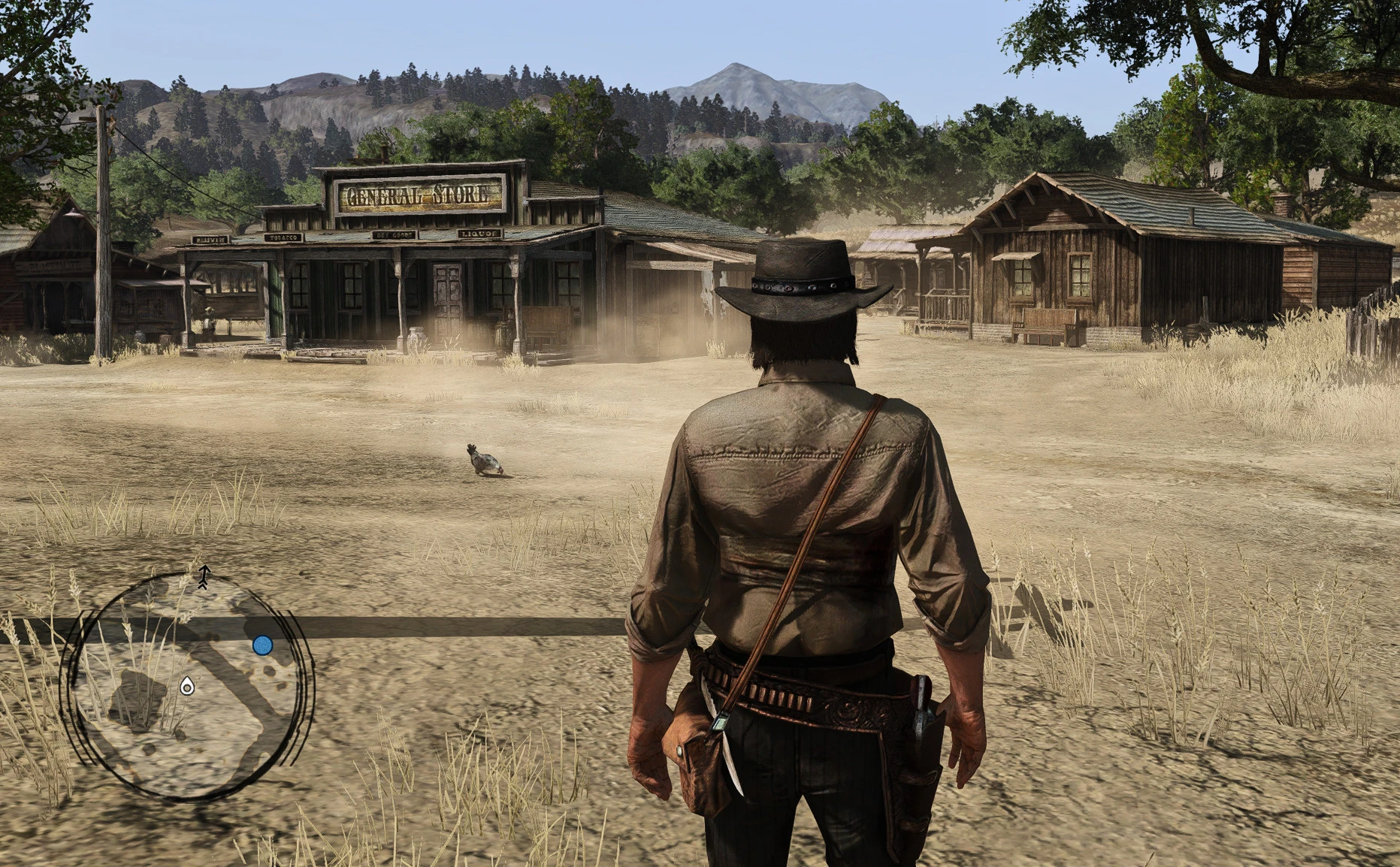
Task: Click the General Store sign
Action: tap(419, 194)
